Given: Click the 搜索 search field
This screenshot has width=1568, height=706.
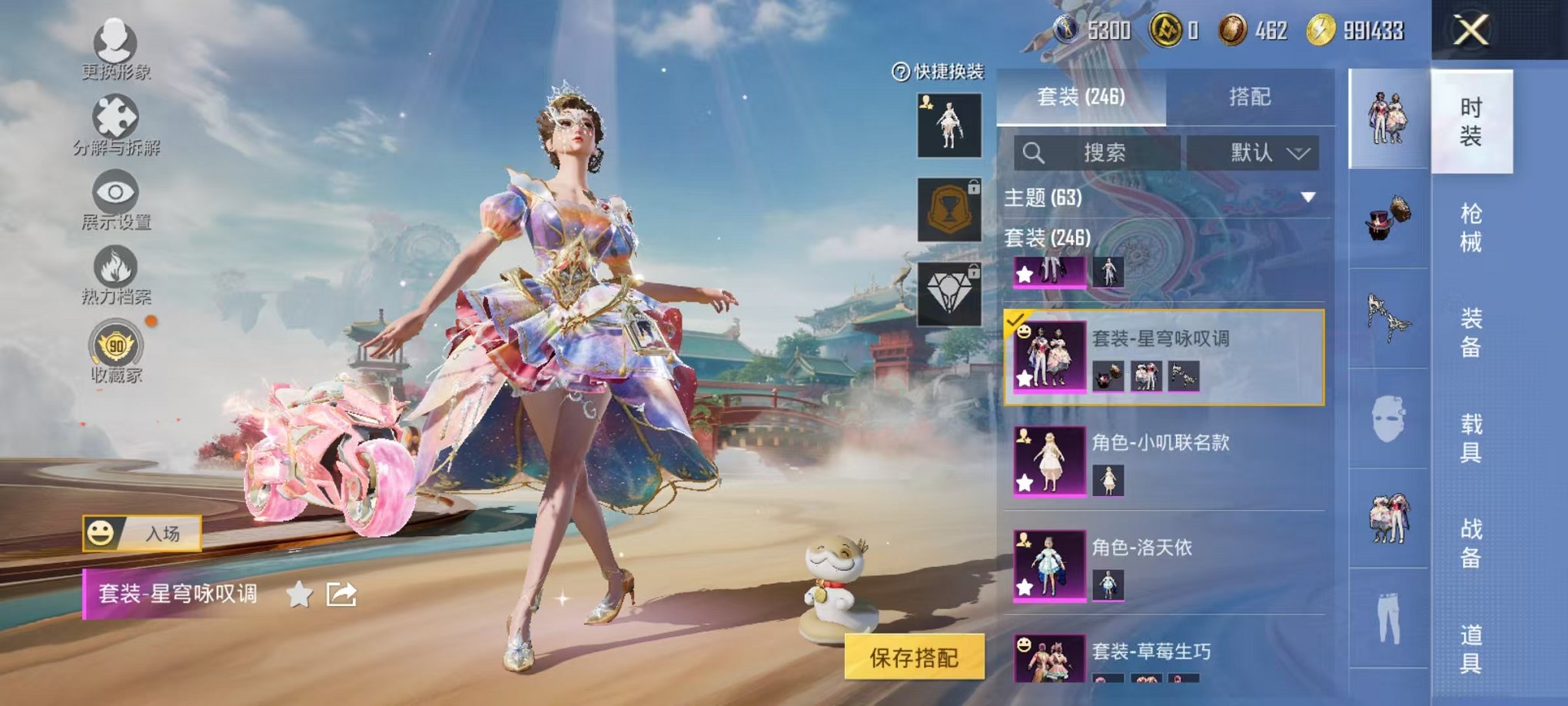Looking at the screenshot, I should click(x=1099, y=152).
